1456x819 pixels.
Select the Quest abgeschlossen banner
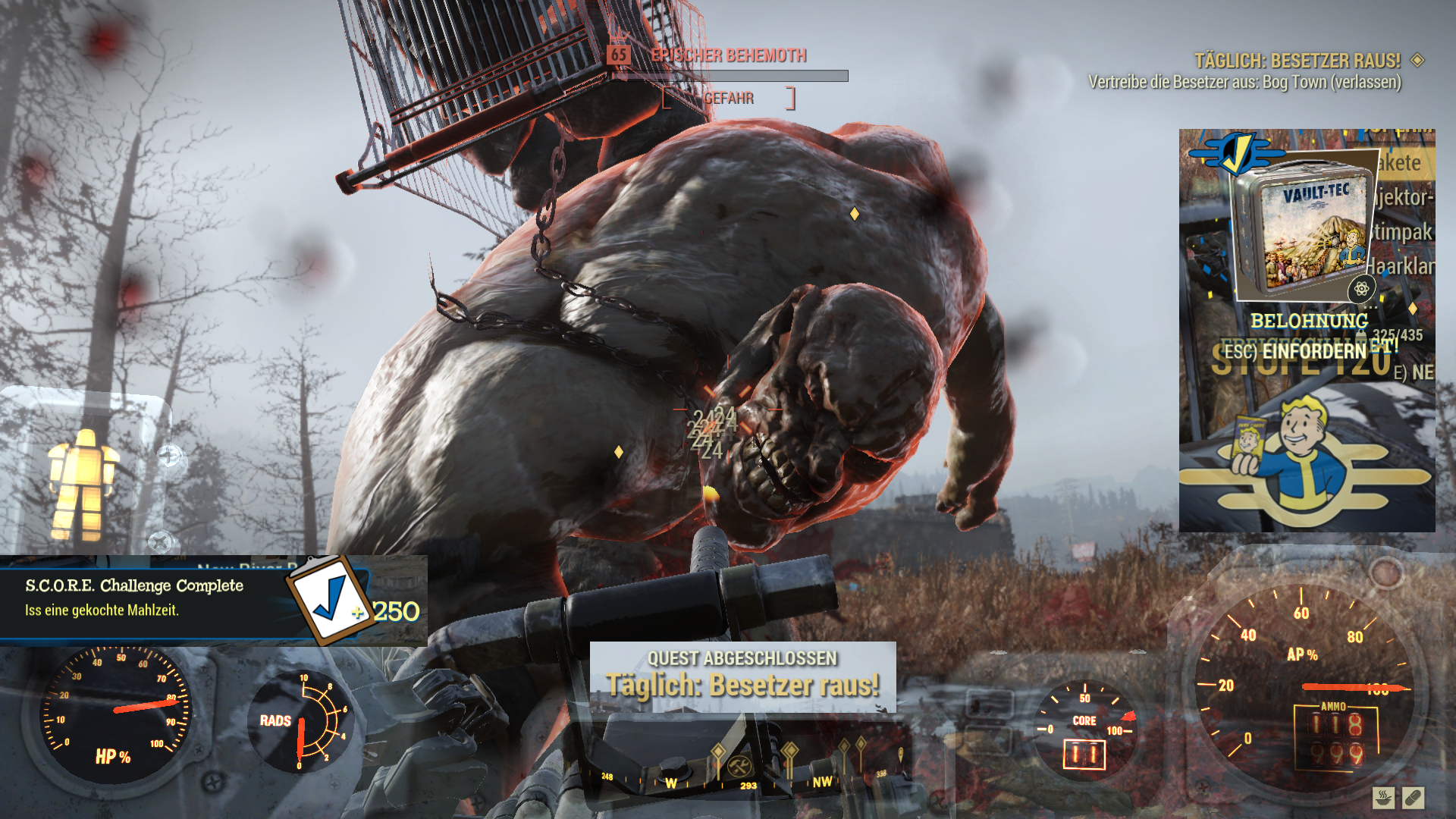click(x=742, y=676)
